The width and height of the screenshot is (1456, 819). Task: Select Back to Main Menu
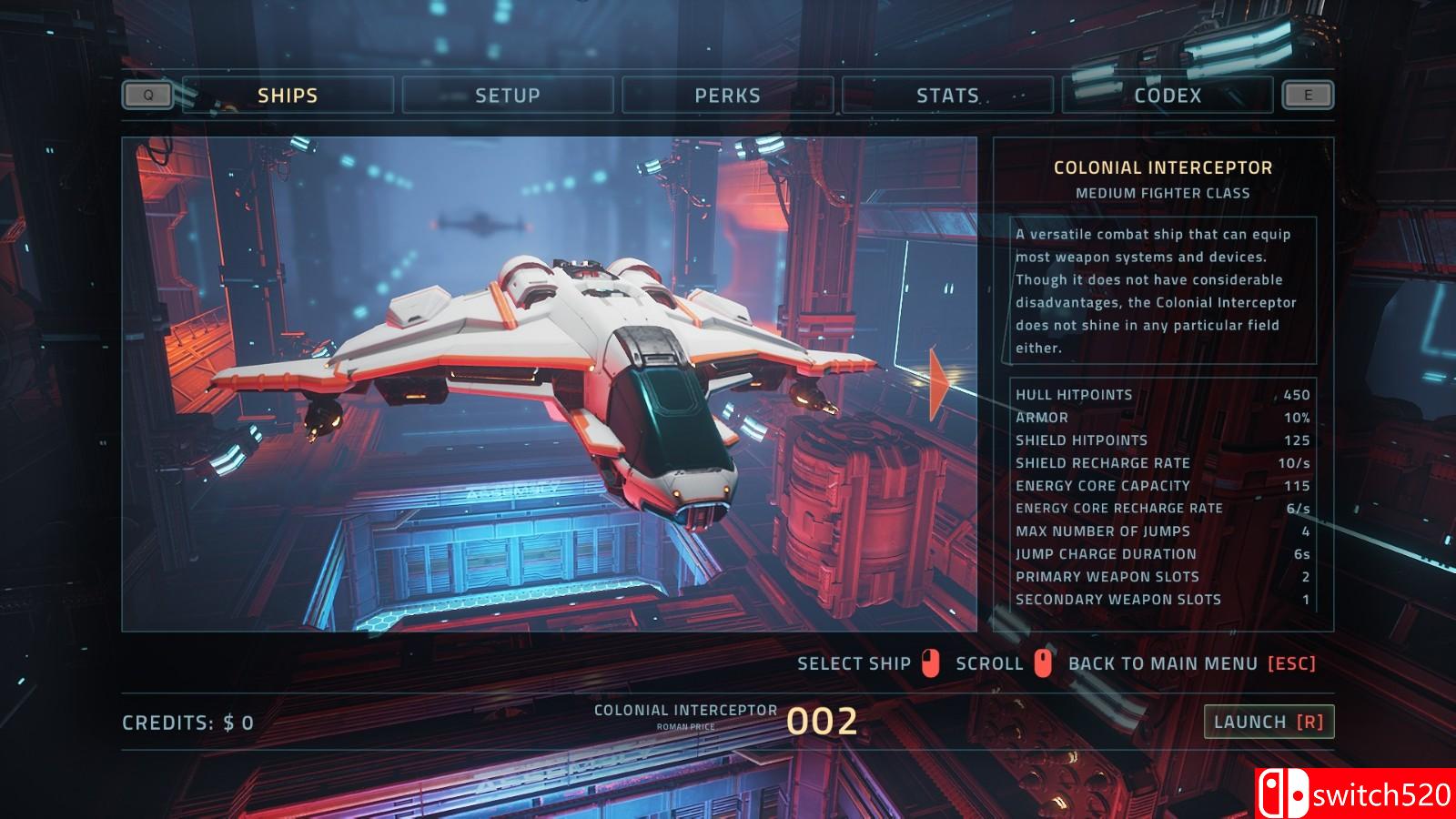coord(1191,663)
